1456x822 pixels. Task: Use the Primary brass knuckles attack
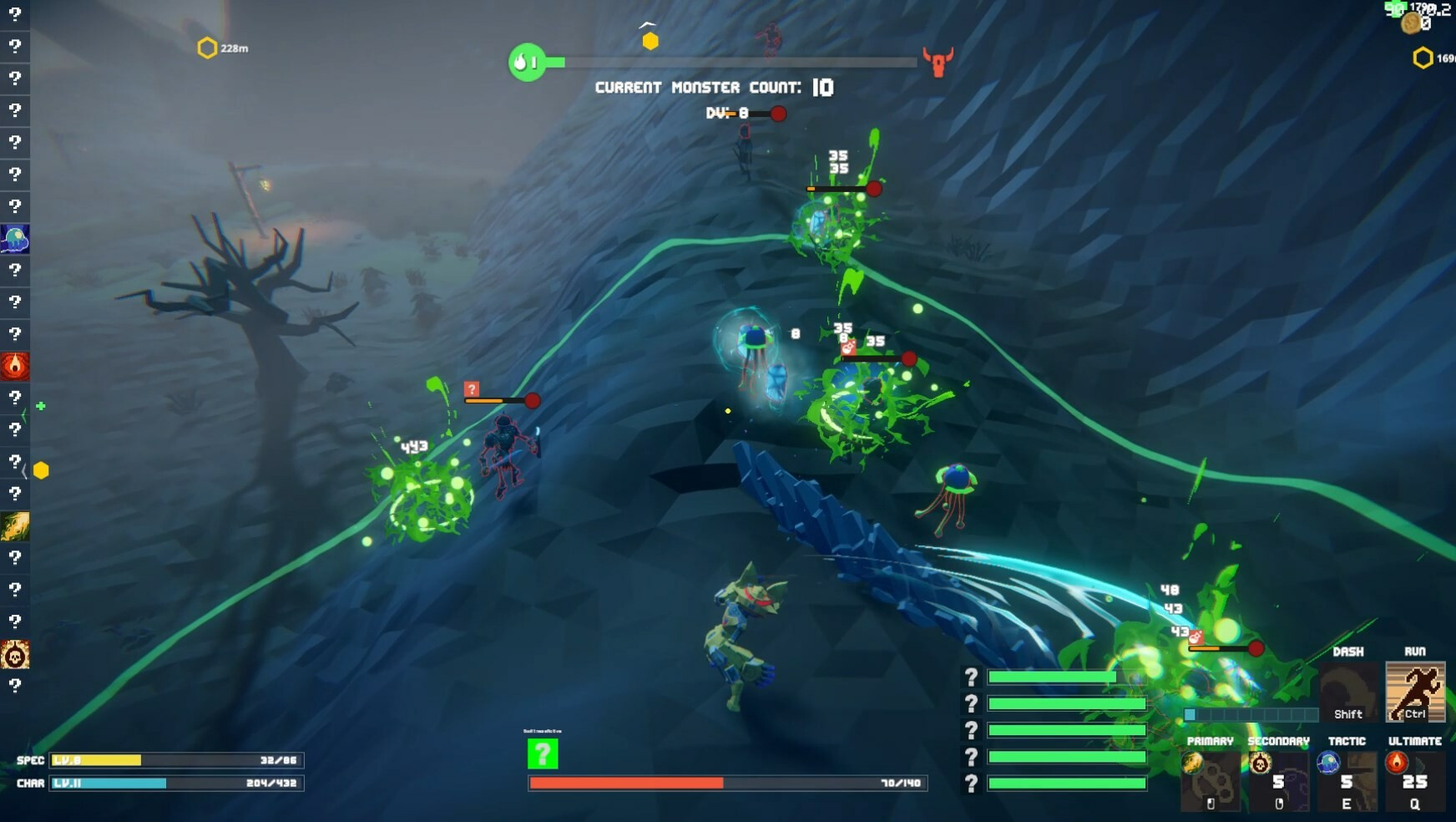(1210, 782)
